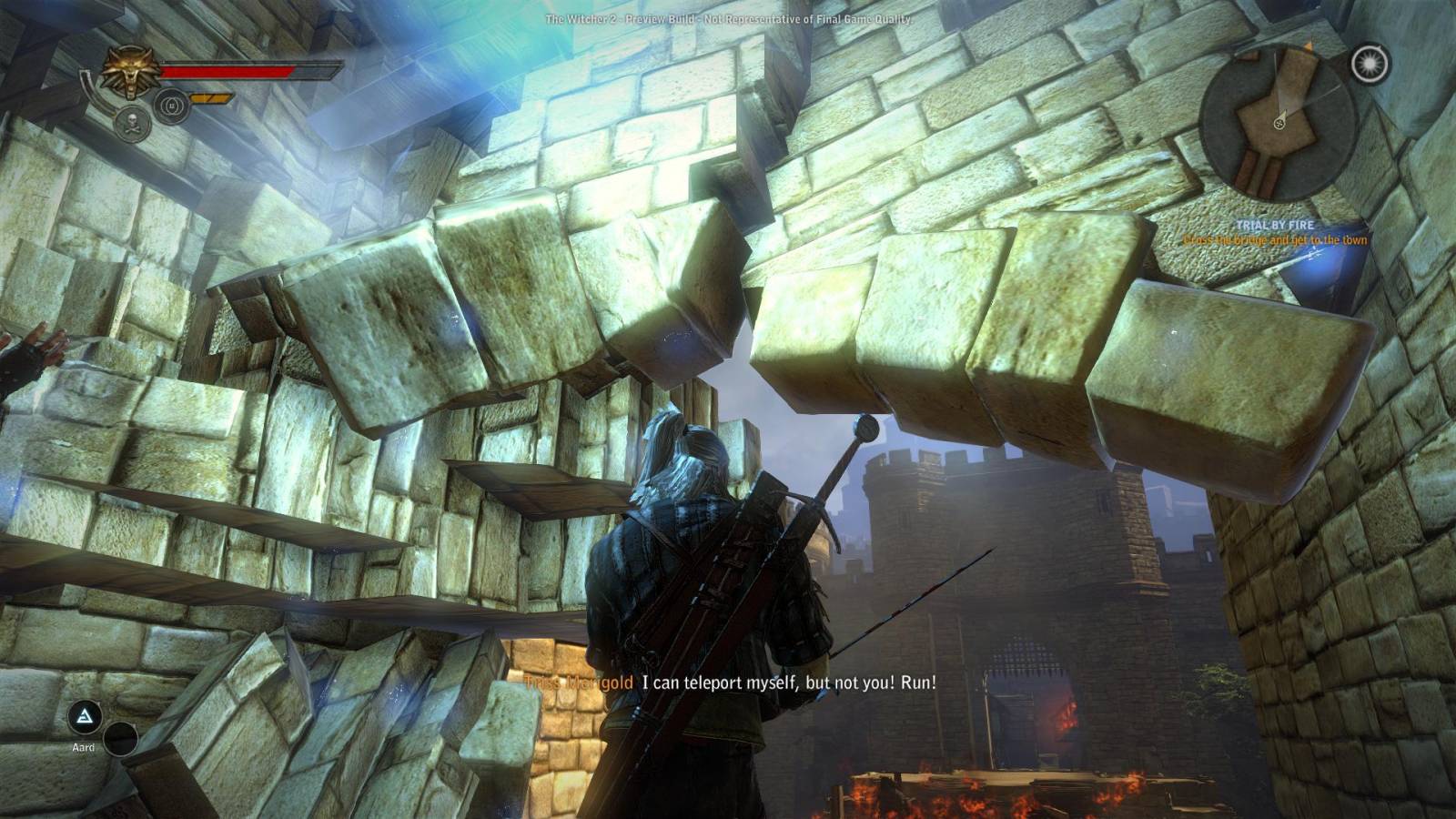
Task: Click the empty slot beside the Aard sign
Action: (x=120, y=739)
